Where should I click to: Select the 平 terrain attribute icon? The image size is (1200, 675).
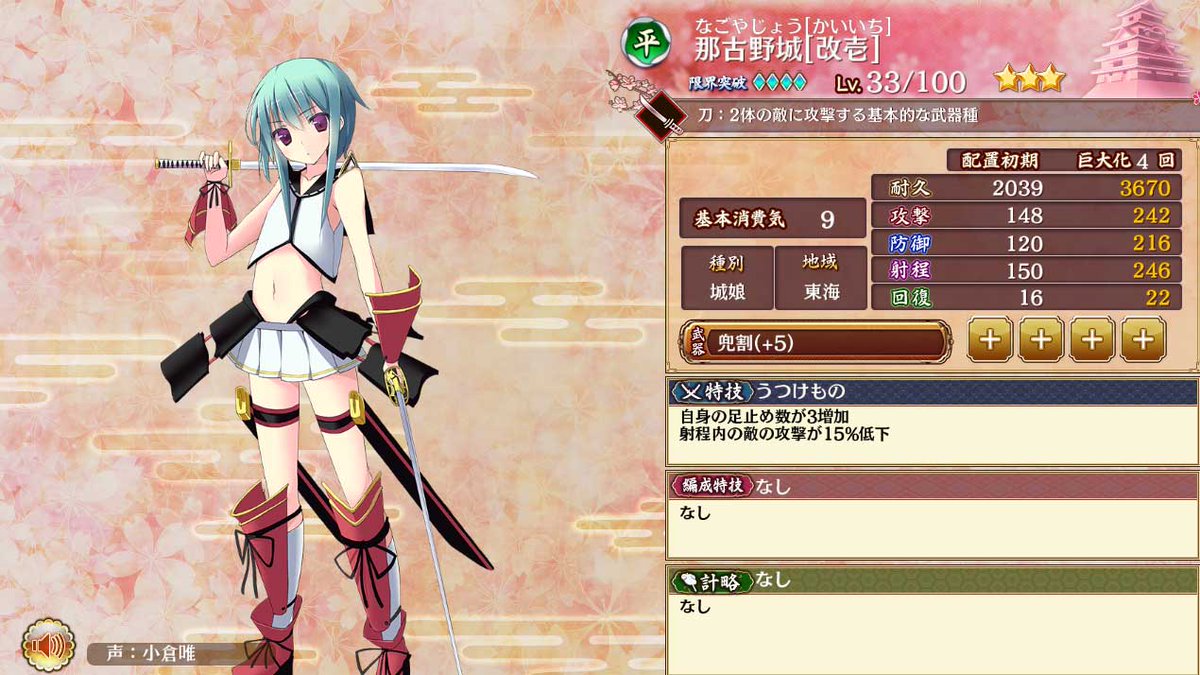coord(642,41)
